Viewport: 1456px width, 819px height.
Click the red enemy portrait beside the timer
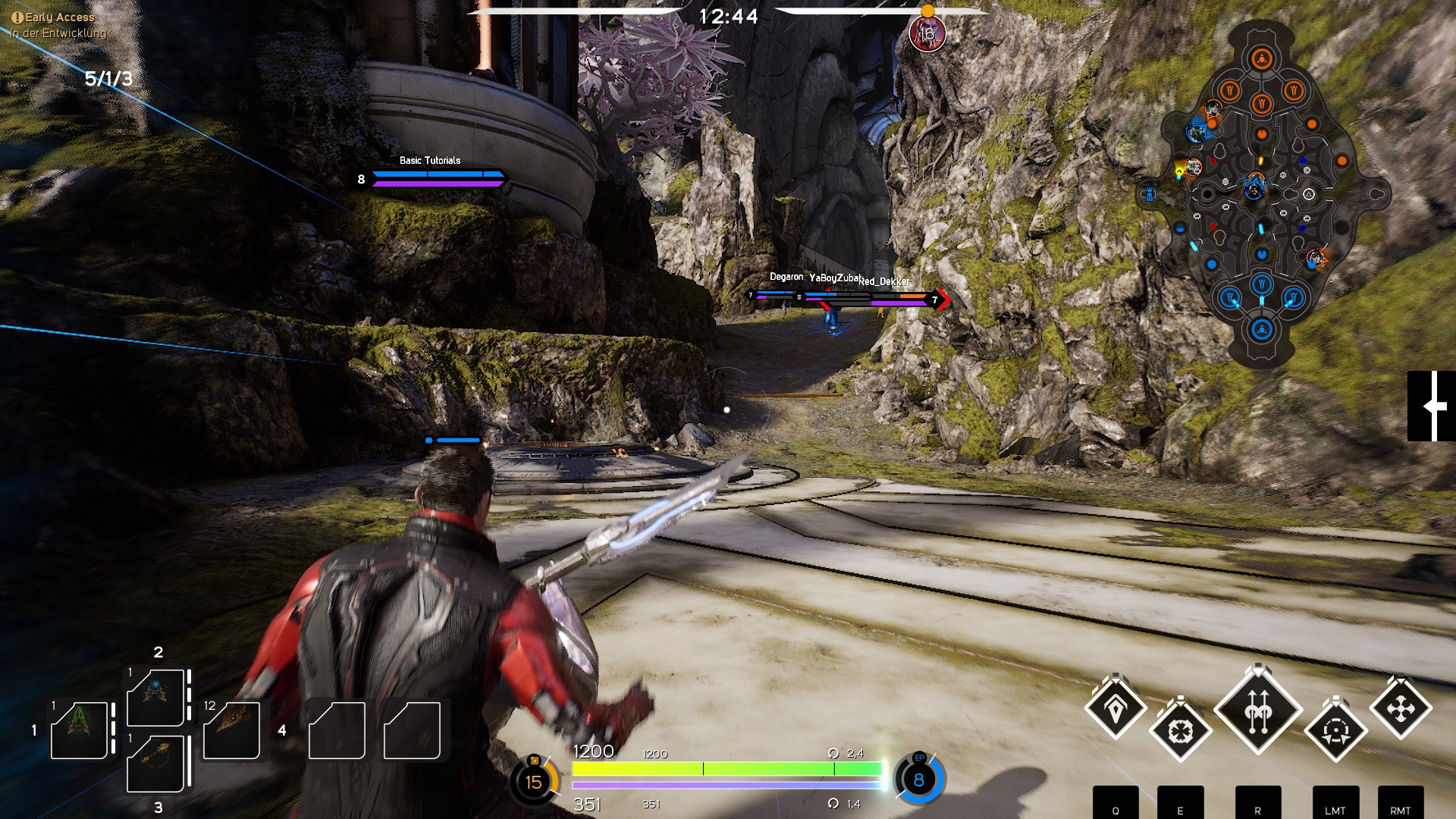pos(927,34)
